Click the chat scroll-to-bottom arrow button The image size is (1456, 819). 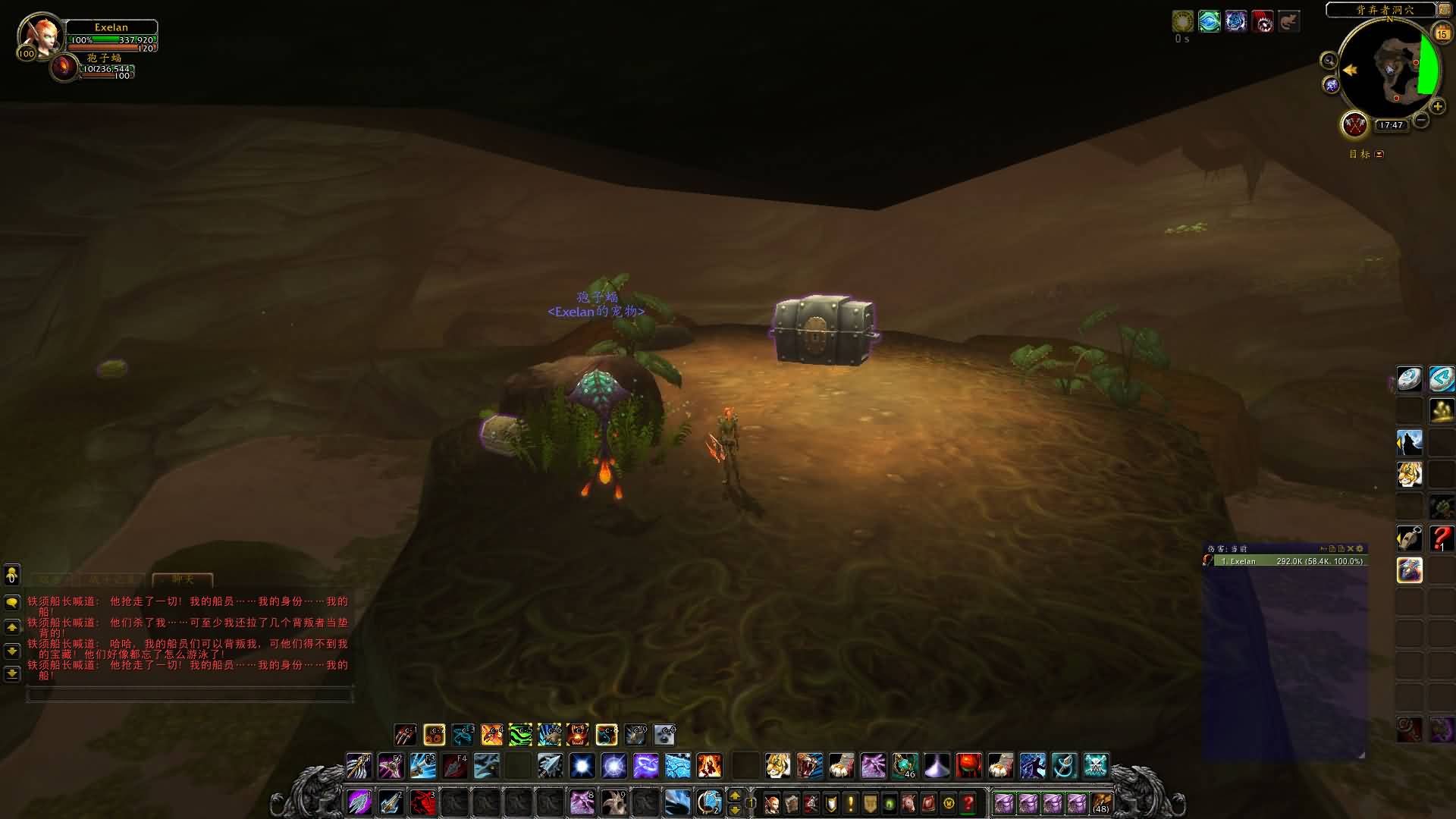point(12,673)
